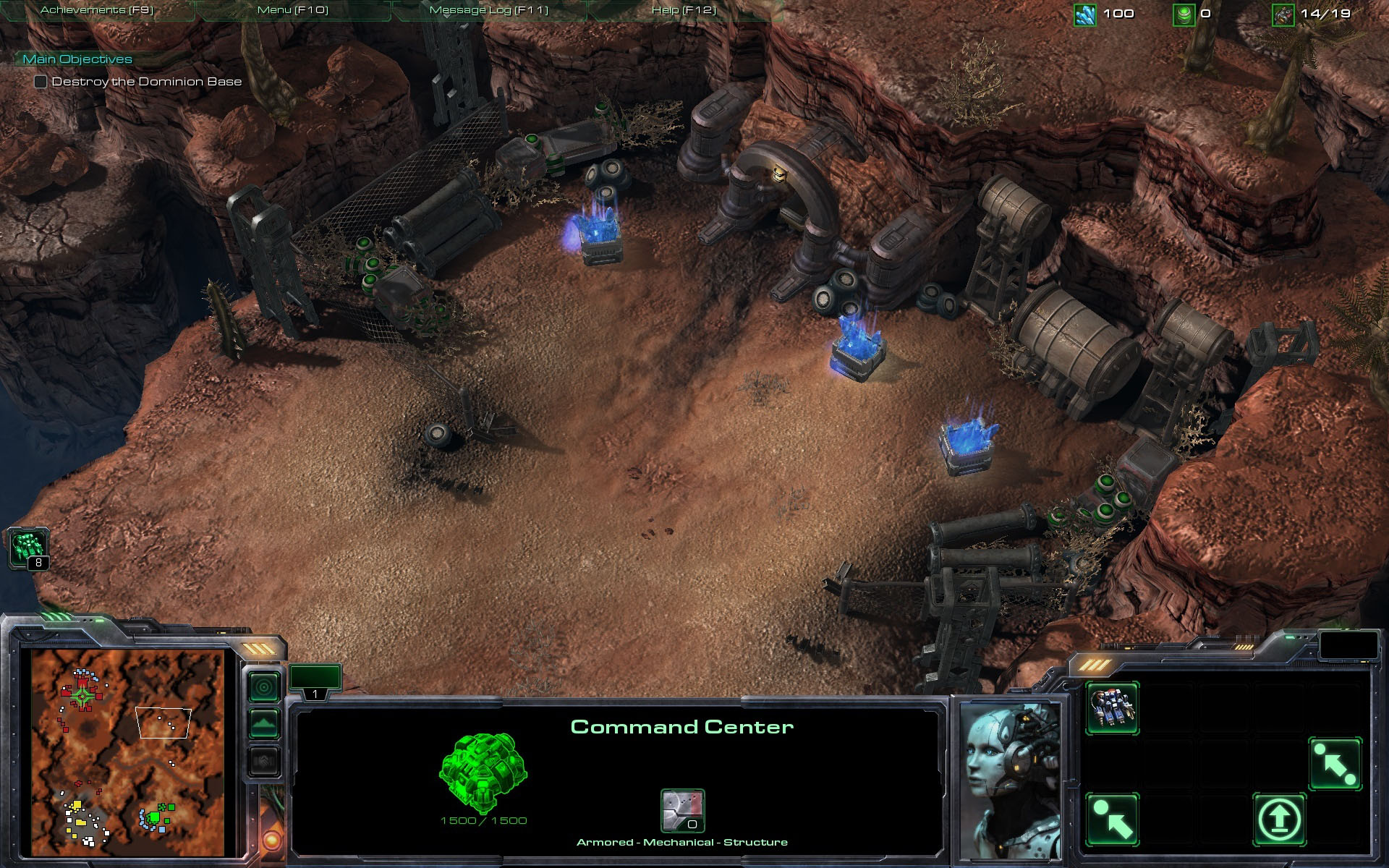
Task: Open the Achievements panel
Action: pyautogui.click(x=97, y=10)
